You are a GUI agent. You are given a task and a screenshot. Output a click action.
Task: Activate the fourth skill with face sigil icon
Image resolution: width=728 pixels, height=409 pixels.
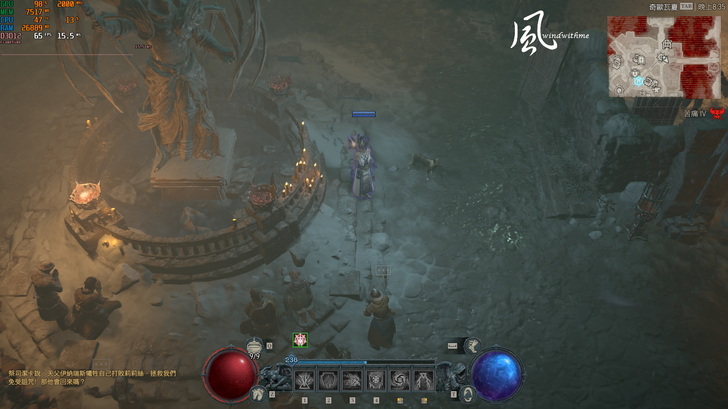click(x=375, y=380)
